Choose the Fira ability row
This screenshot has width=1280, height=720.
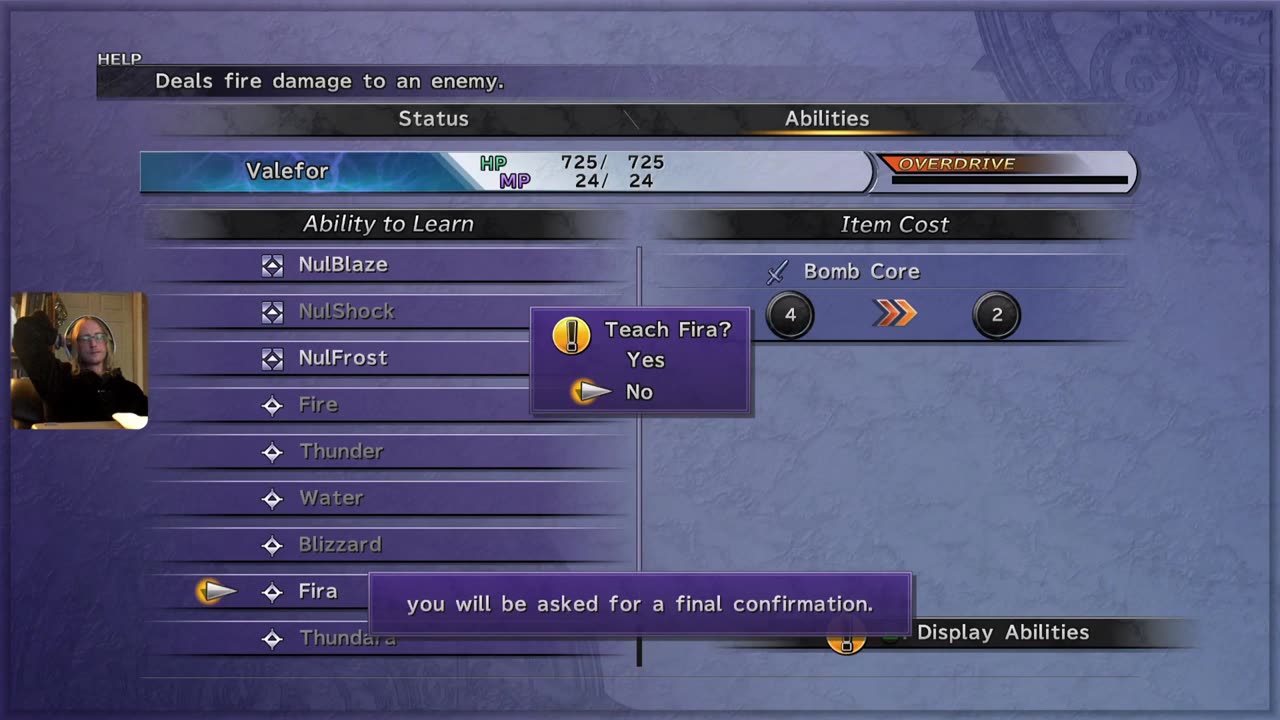click(x=318, y=592)
